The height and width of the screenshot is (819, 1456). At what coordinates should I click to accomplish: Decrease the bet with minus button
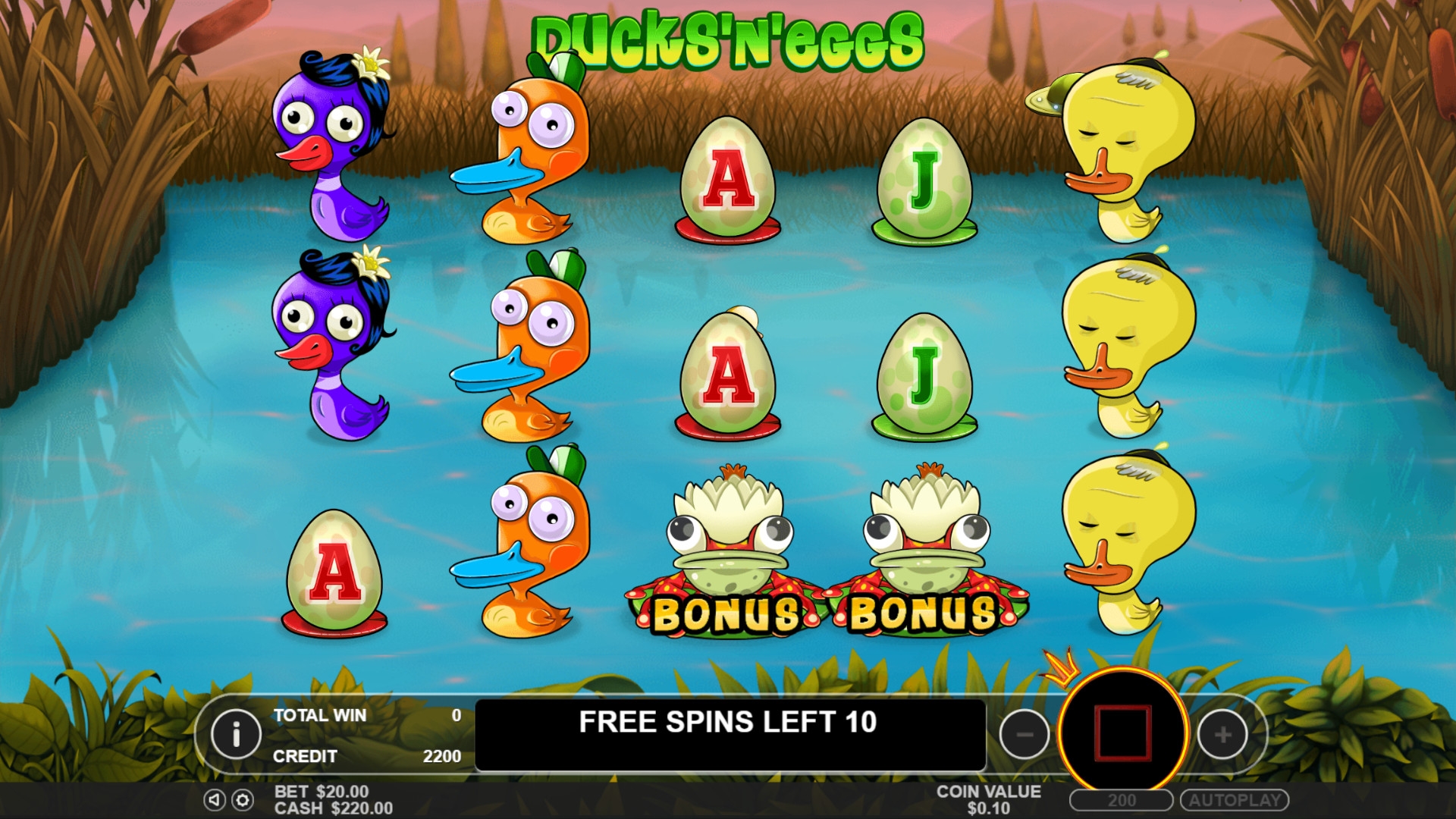click(x=1025, y=734)
